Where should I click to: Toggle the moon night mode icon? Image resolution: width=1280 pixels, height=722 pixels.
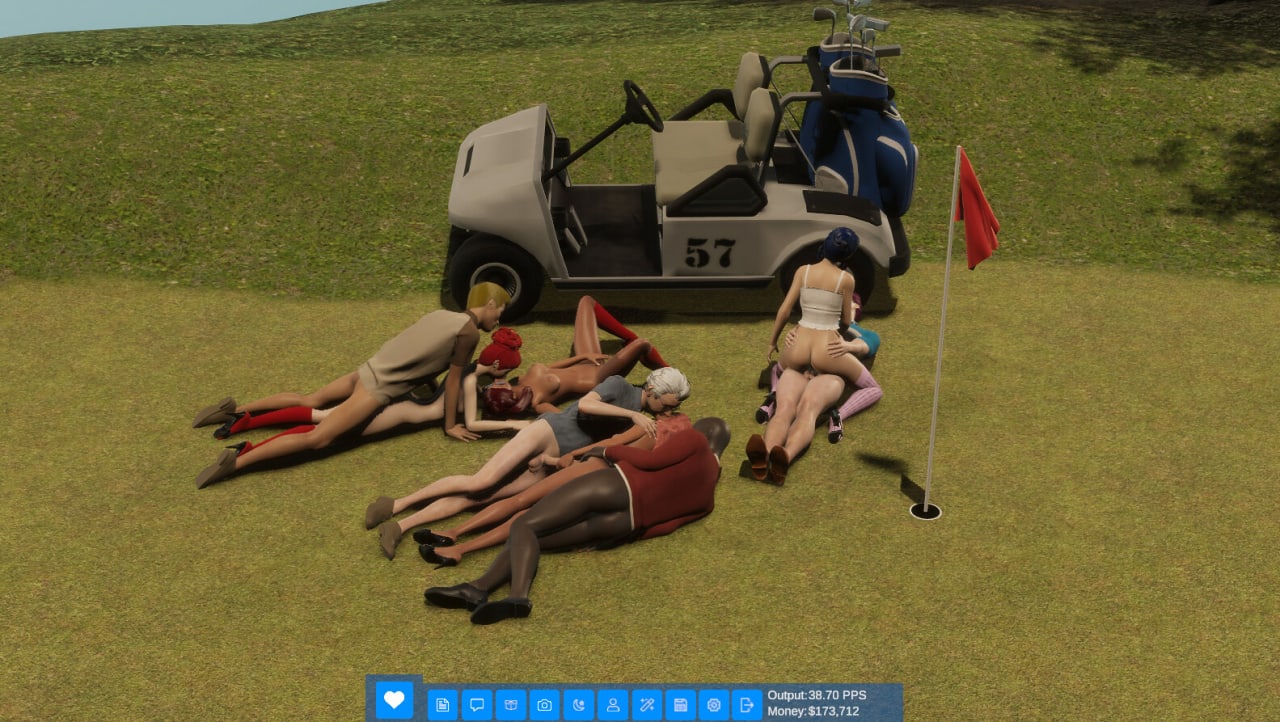tap(578, 705)
